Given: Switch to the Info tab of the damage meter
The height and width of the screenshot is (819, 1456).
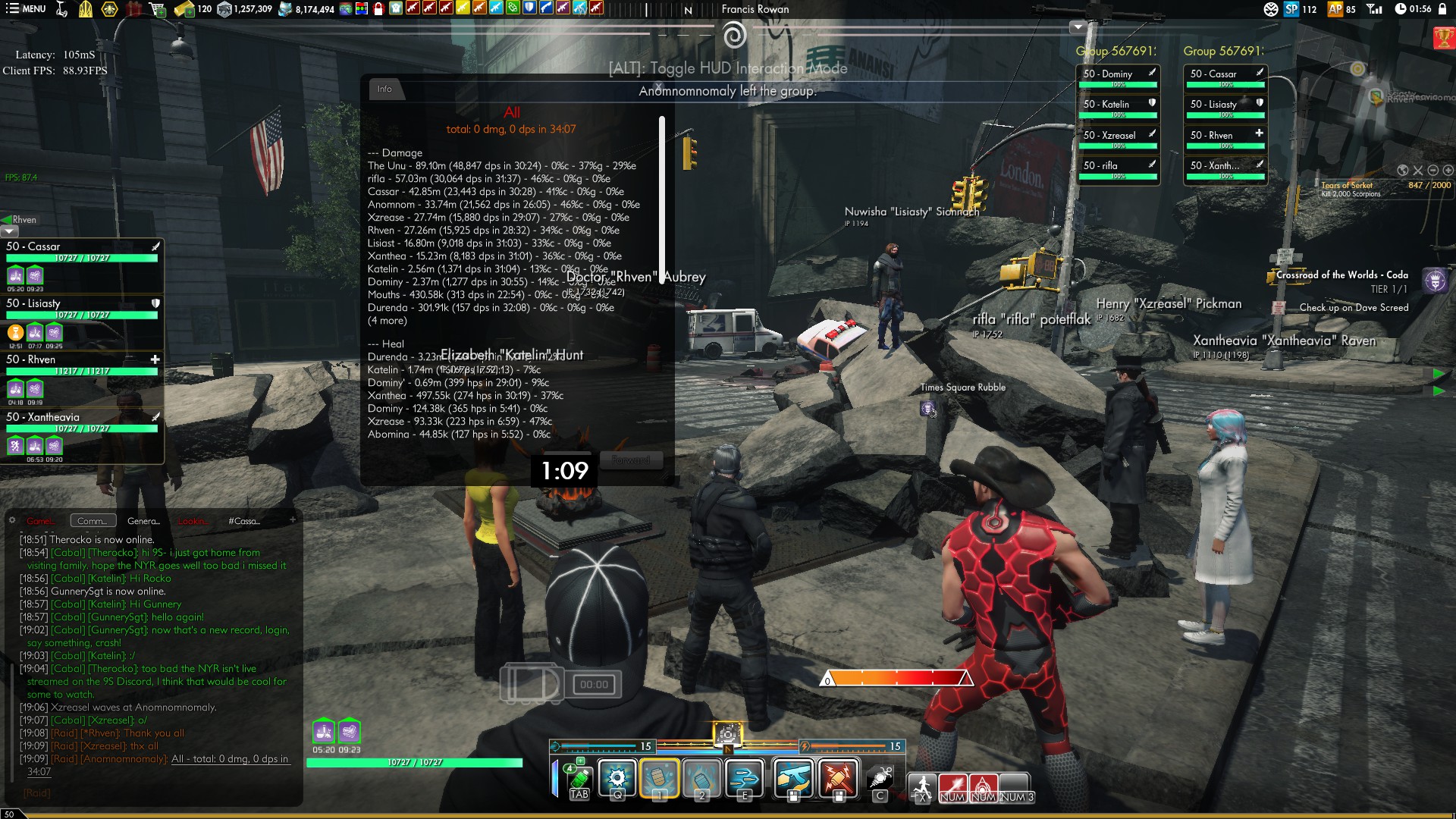Looking at the screenshot, I should [384, 89].
